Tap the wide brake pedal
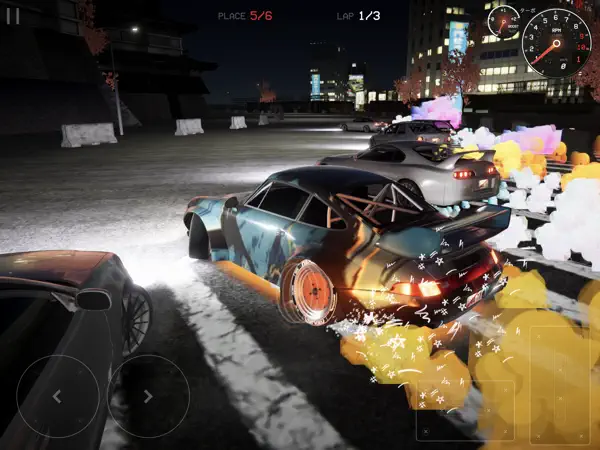 click(x=465, y=408)
